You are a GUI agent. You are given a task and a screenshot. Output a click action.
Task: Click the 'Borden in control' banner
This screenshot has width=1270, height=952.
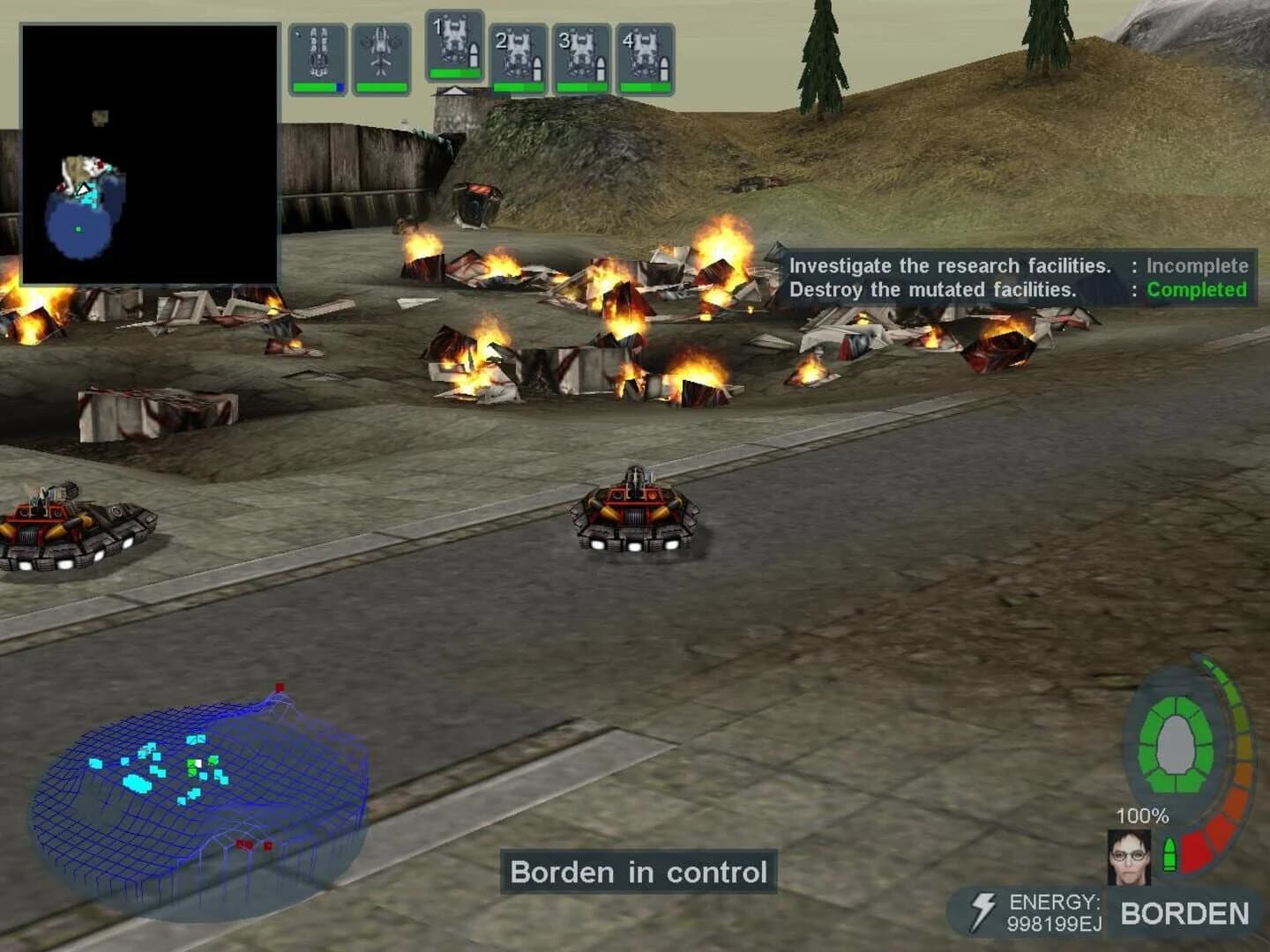639,872
